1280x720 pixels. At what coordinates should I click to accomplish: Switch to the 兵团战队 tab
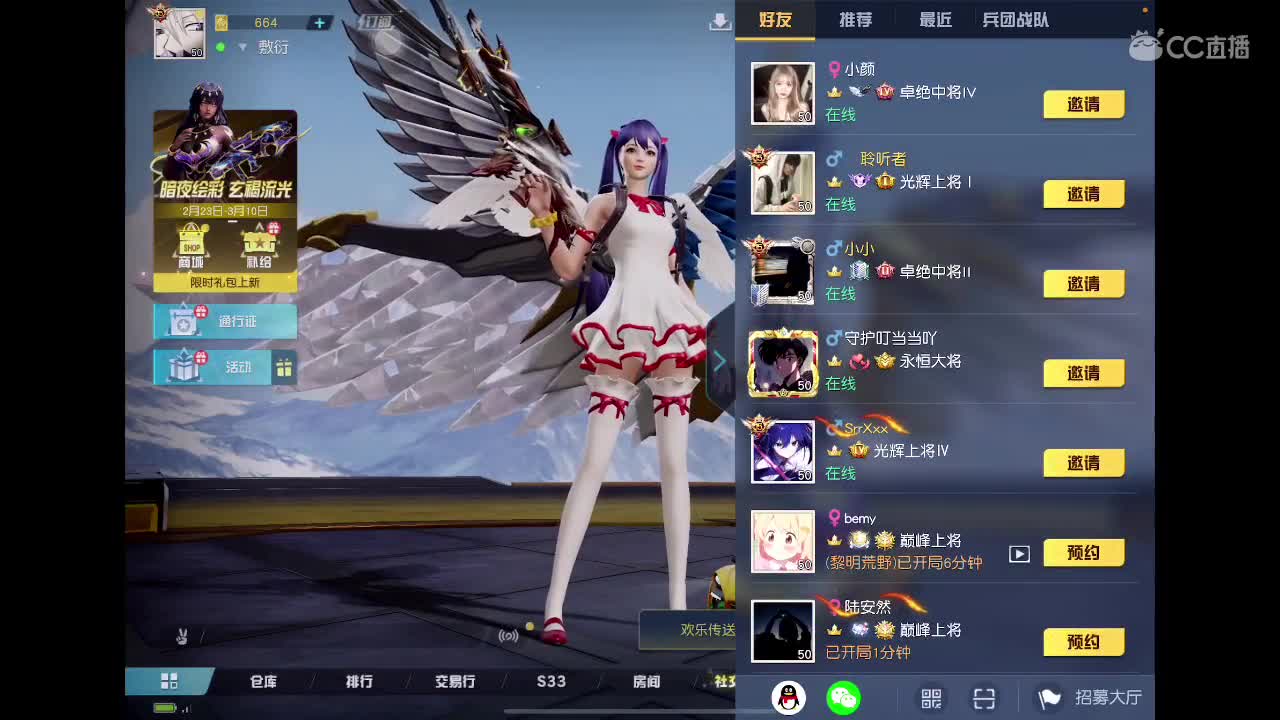(x=1014, y=19)
